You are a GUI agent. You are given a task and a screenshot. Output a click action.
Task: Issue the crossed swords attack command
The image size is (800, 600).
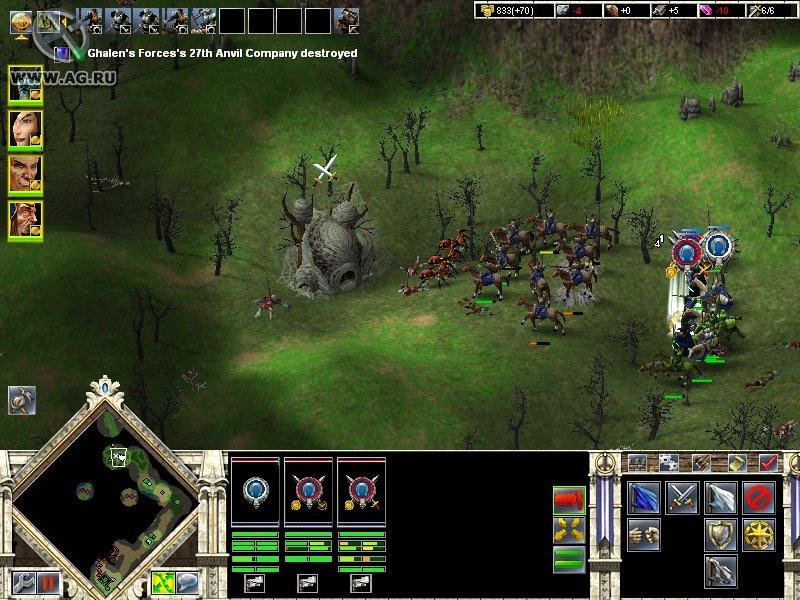[x=682, y=496]
